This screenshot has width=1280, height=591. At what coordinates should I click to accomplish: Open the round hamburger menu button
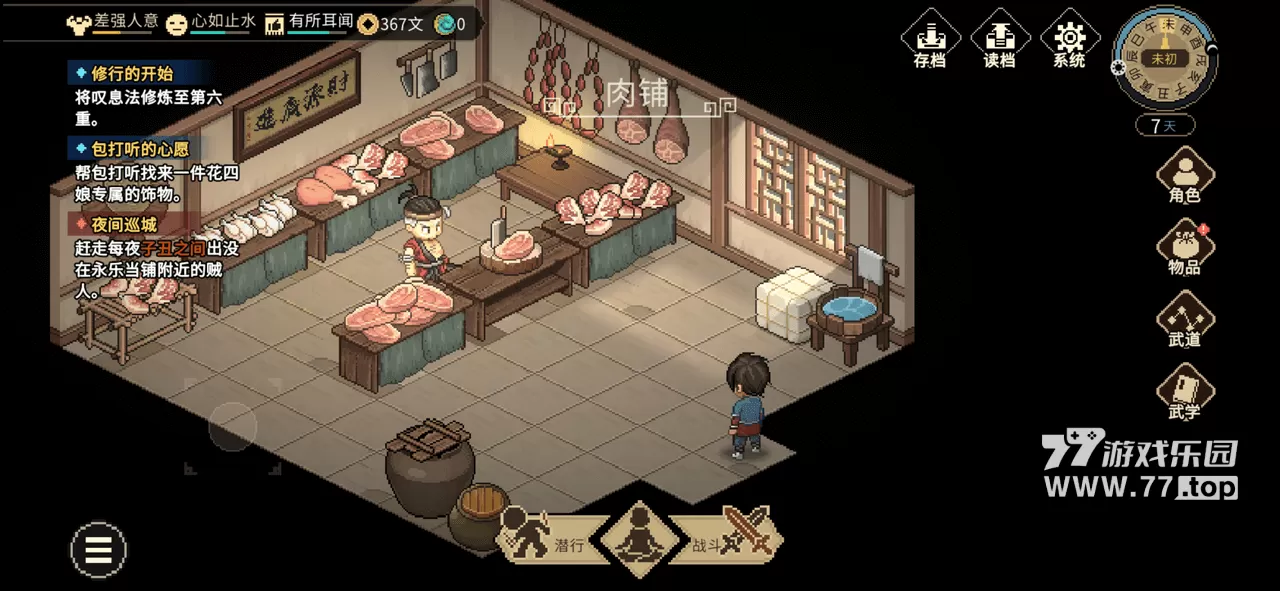[98, 549]
